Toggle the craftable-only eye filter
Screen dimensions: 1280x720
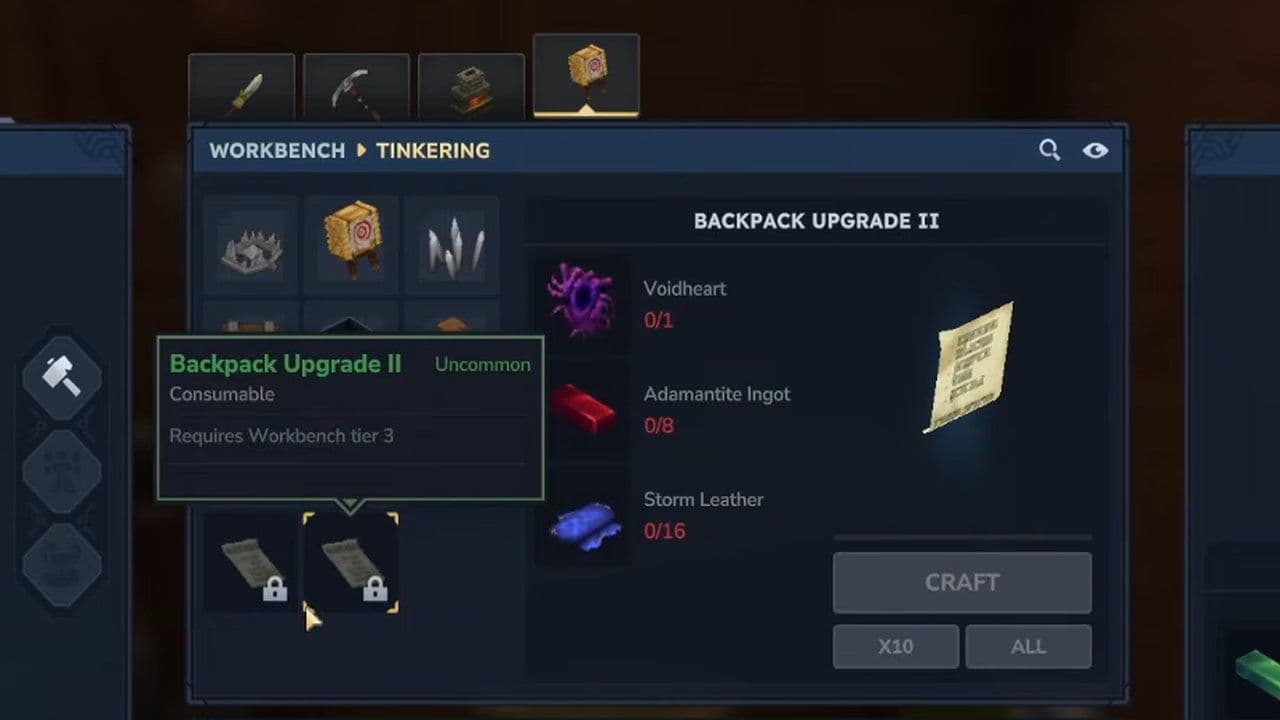1095,149
